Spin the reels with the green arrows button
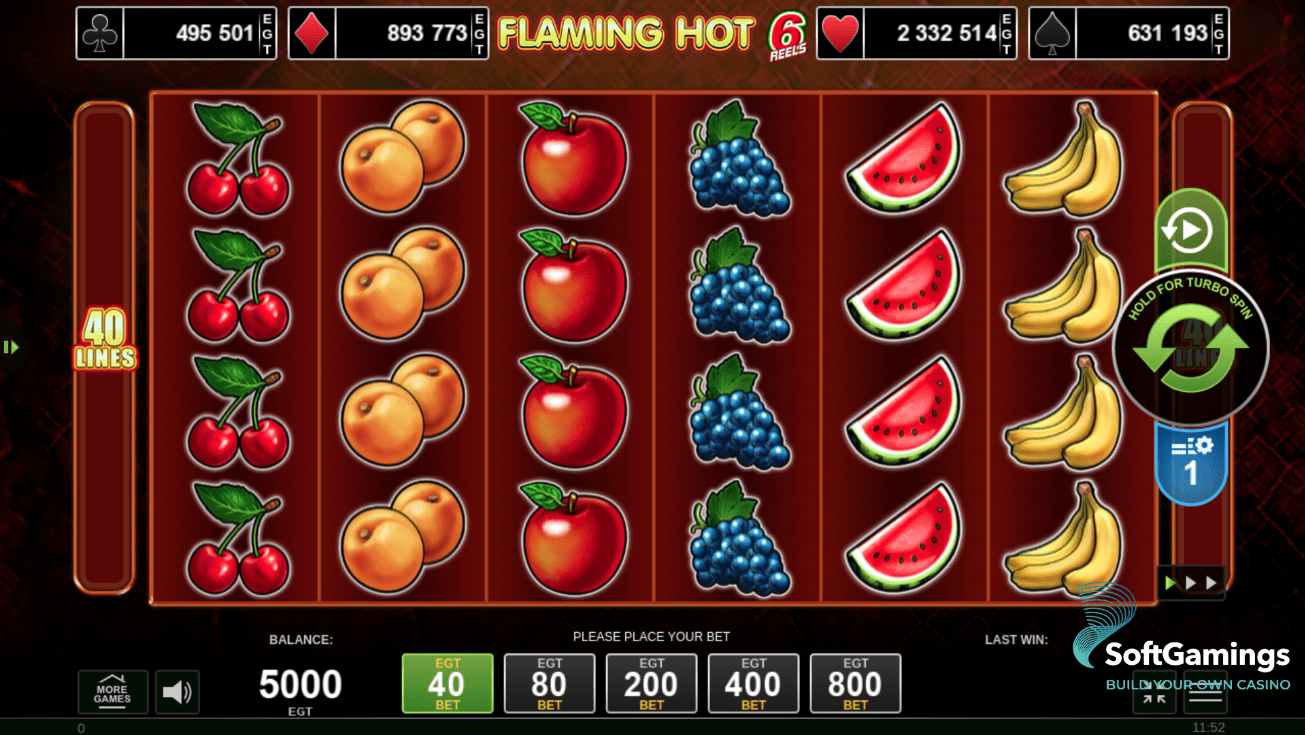This screenshot has height=735, width=1305. [1190, 348]
